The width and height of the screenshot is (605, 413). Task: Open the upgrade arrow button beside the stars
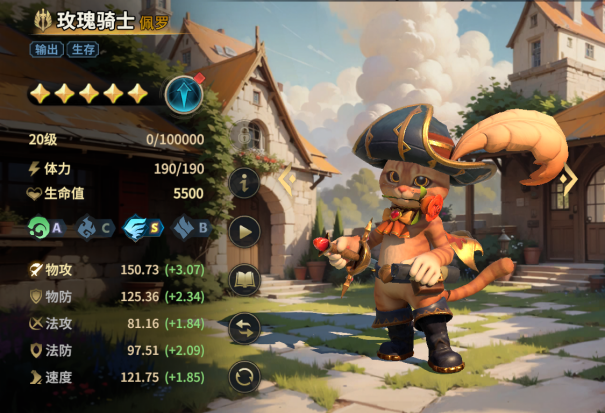pyautogui.click(x=184, y=93)
